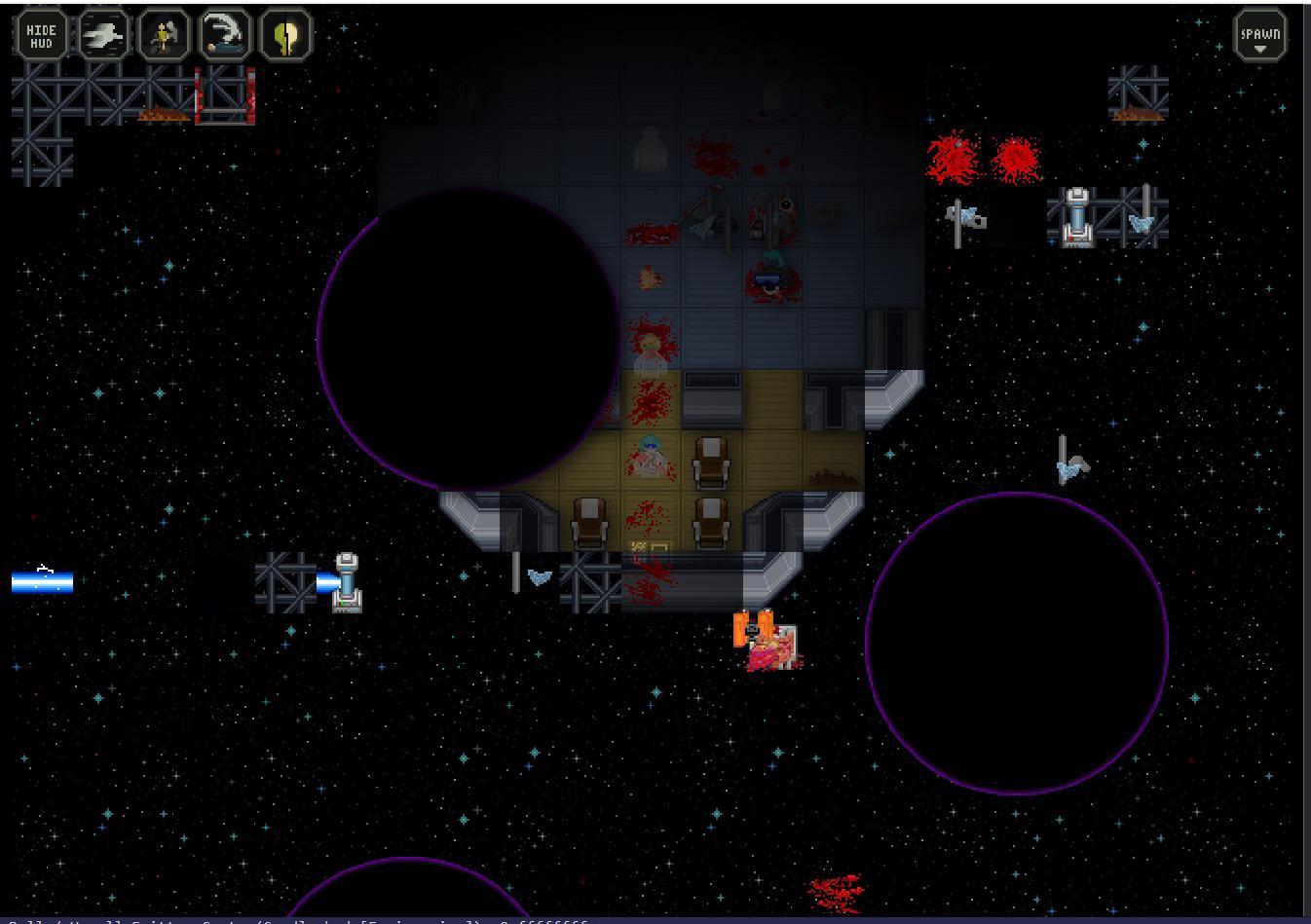The image size is (1311, 924).
Task: Click the emitter firing the blue laser beam
Action: 344,582
